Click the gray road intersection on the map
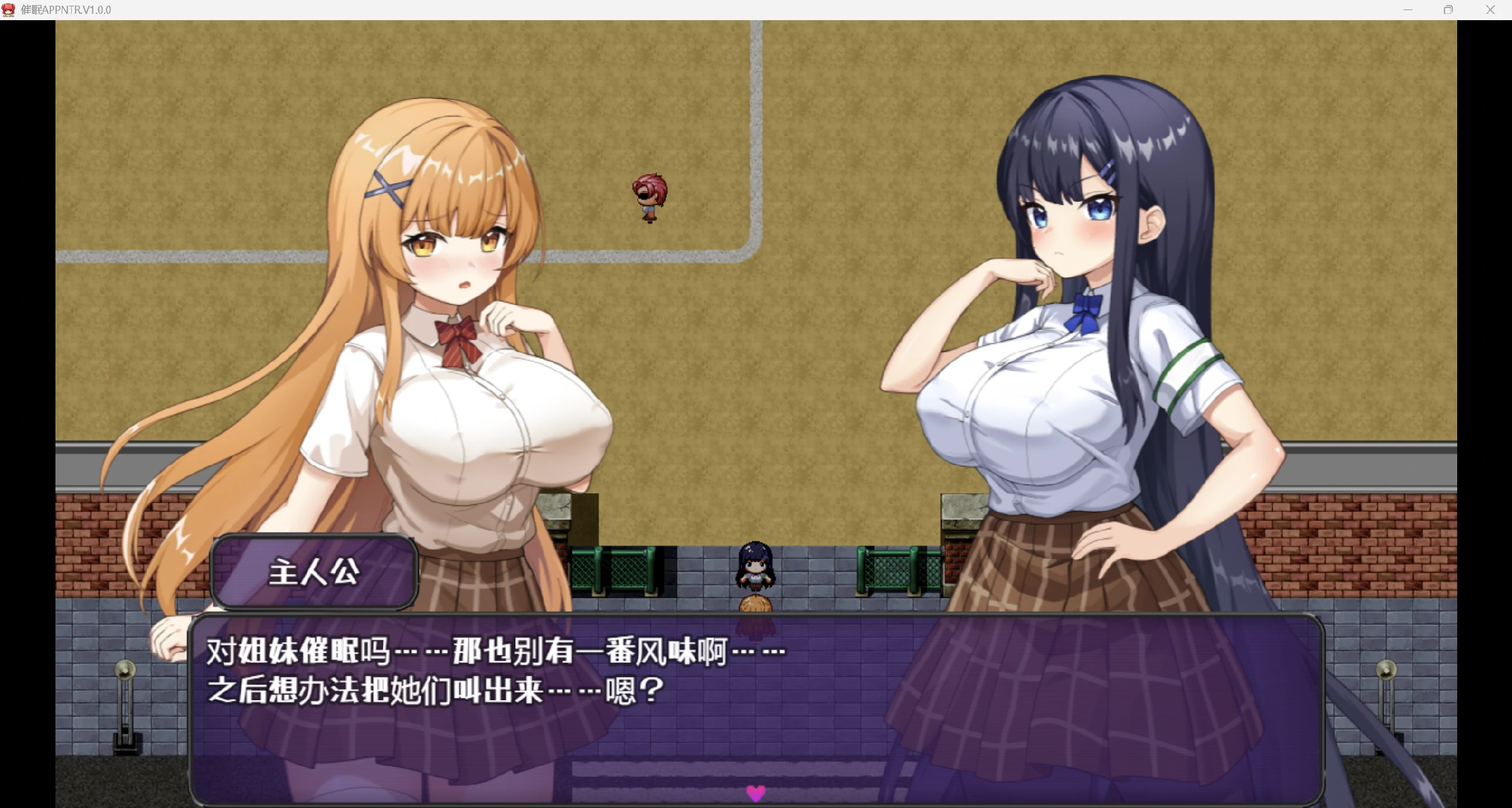Image resolution: width=1512 pixels, height=808 pixels. 750,252
